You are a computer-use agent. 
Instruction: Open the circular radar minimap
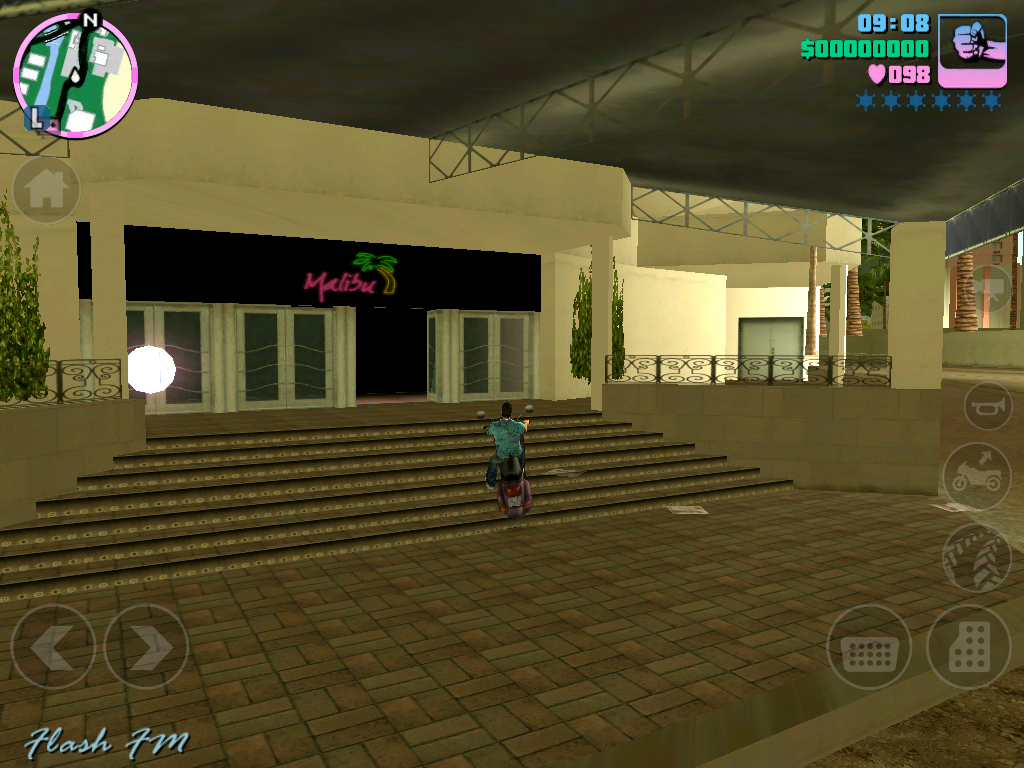(75, 75)
